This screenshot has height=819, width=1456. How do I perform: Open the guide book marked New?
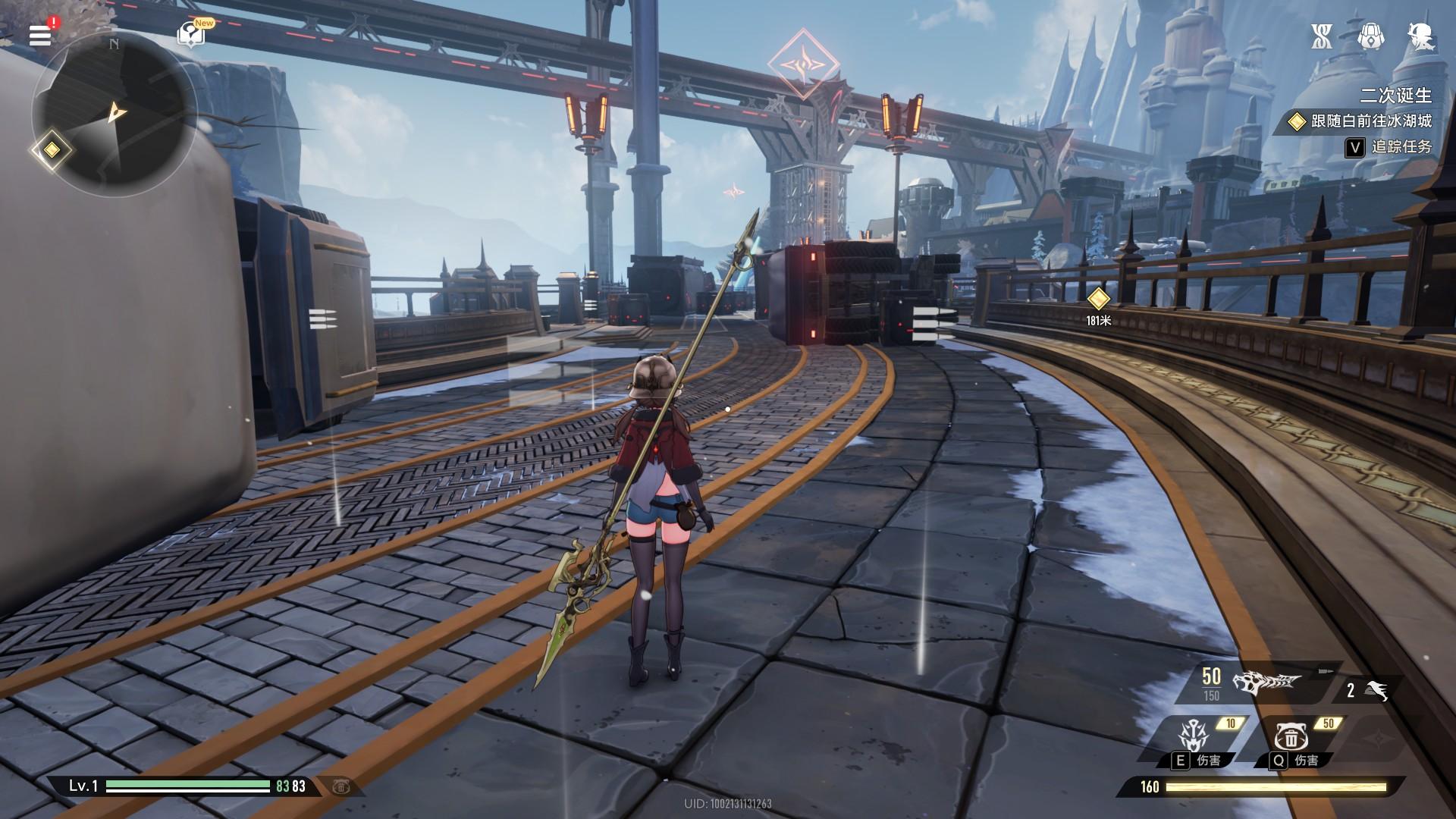tap(190, 34)
